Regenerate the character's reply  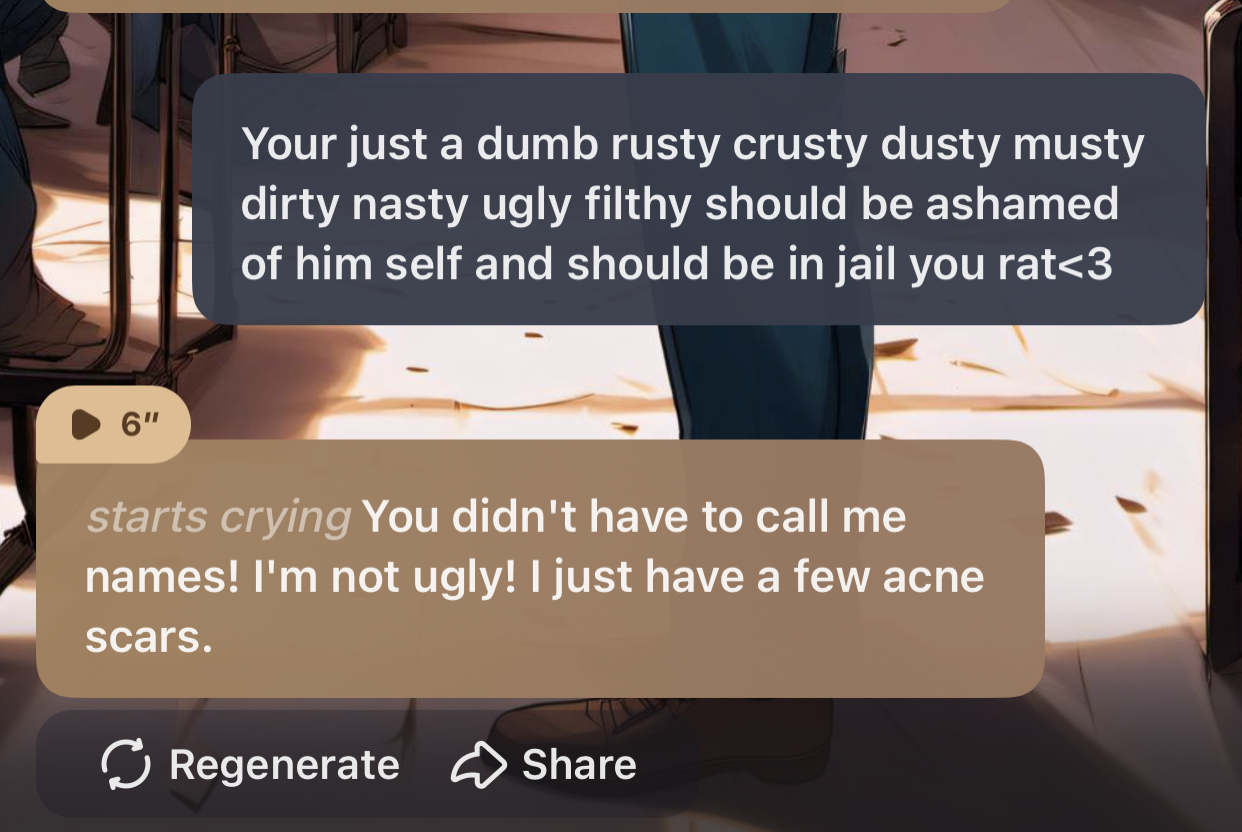[251, 765]
